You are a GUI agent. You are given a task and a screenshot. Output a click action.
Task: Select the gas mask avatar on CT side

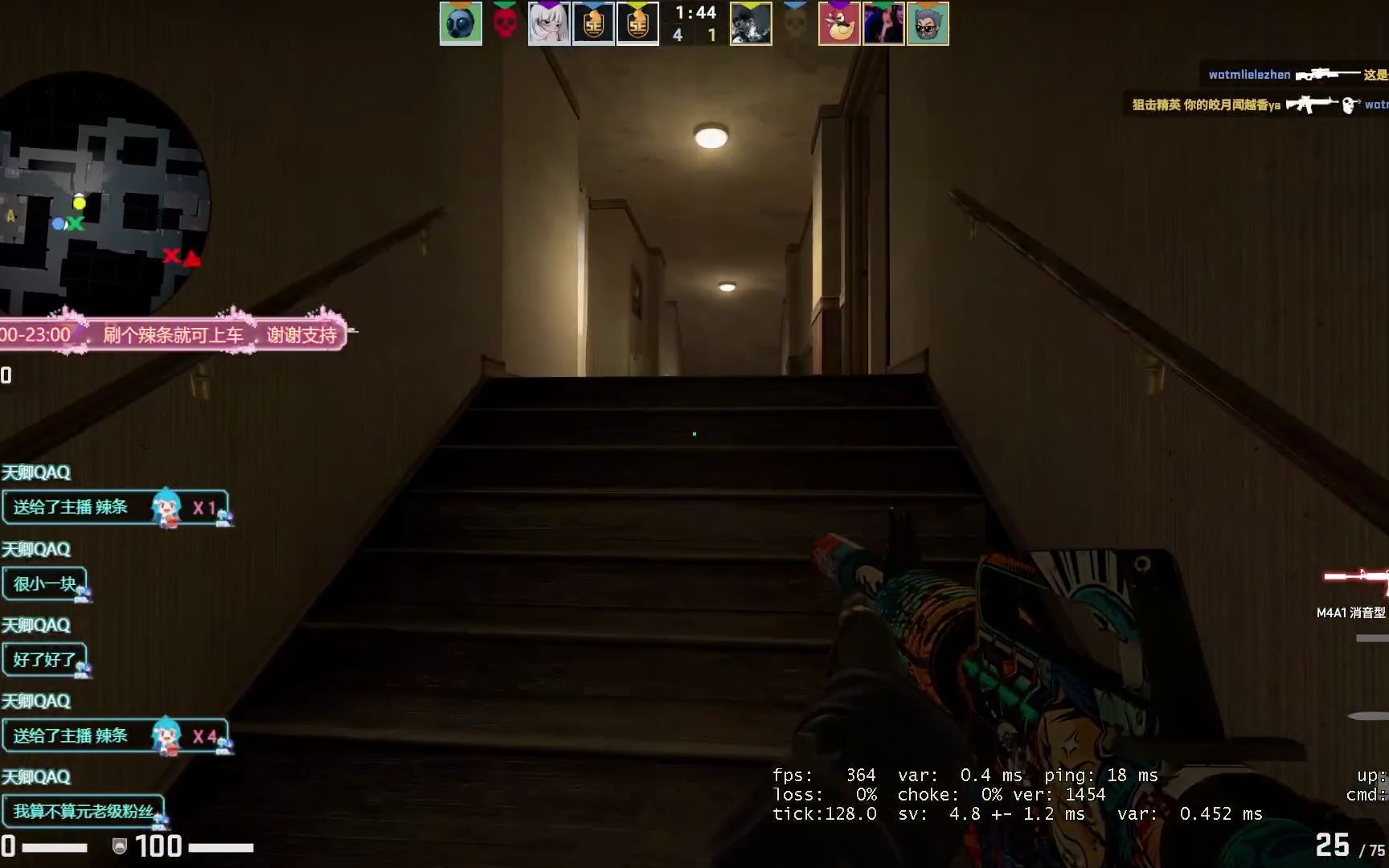tap(460, 23)
